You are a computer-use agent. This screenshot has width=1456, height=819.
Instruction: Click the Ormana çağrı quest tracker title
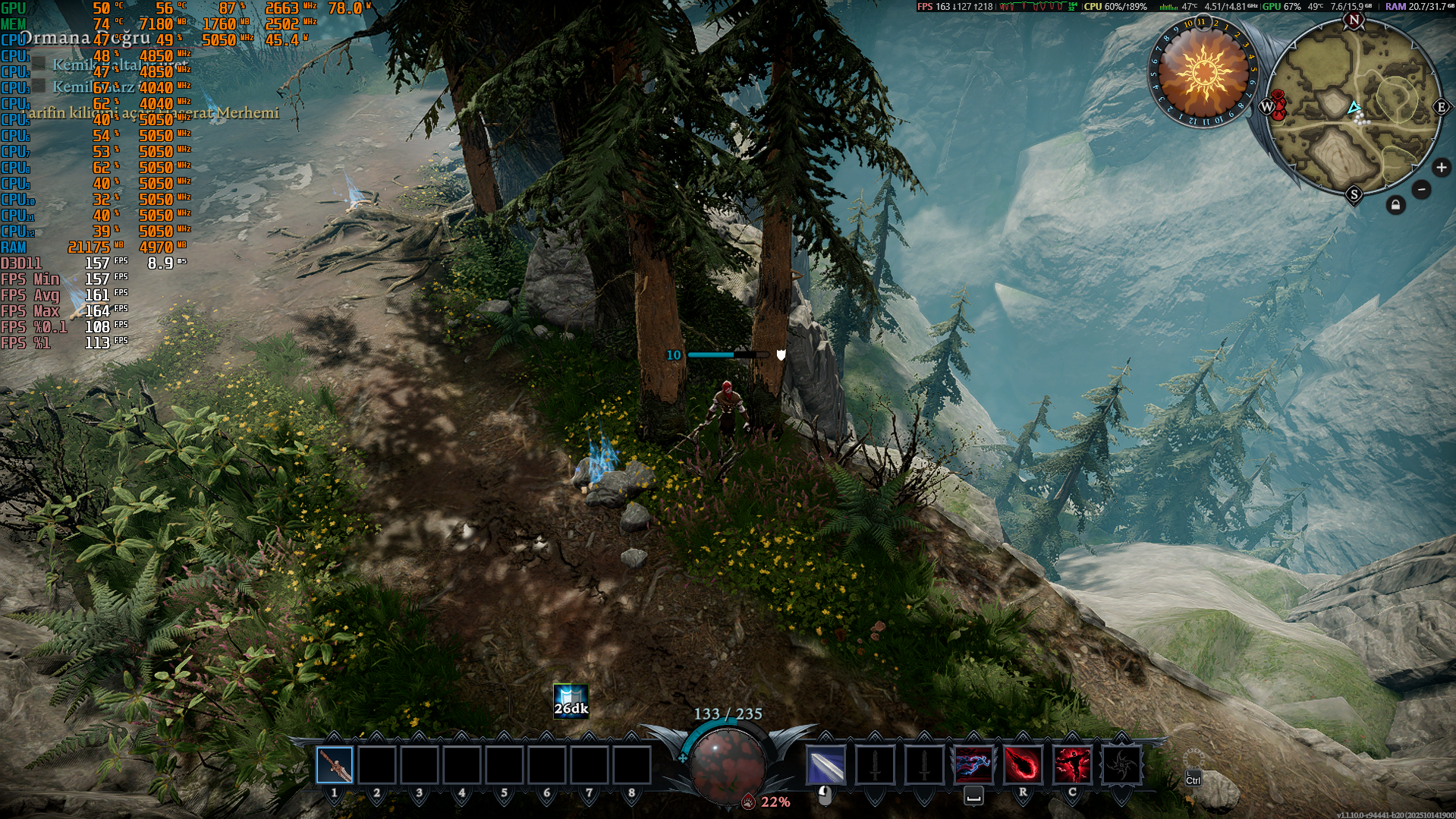click(85, 38)
